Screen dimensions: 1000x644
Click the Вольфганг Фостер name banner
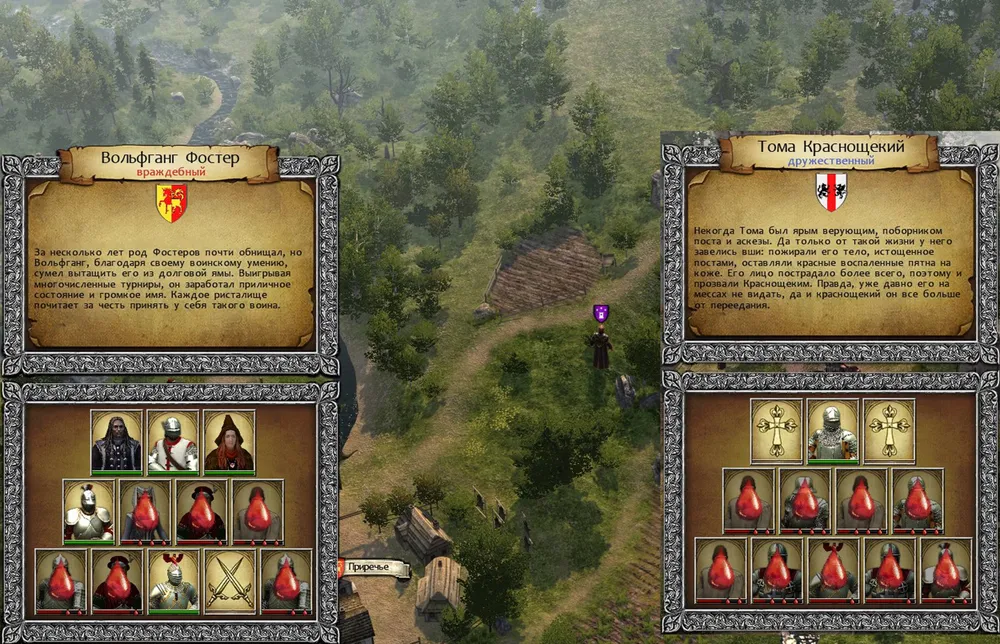coord(167,160)
